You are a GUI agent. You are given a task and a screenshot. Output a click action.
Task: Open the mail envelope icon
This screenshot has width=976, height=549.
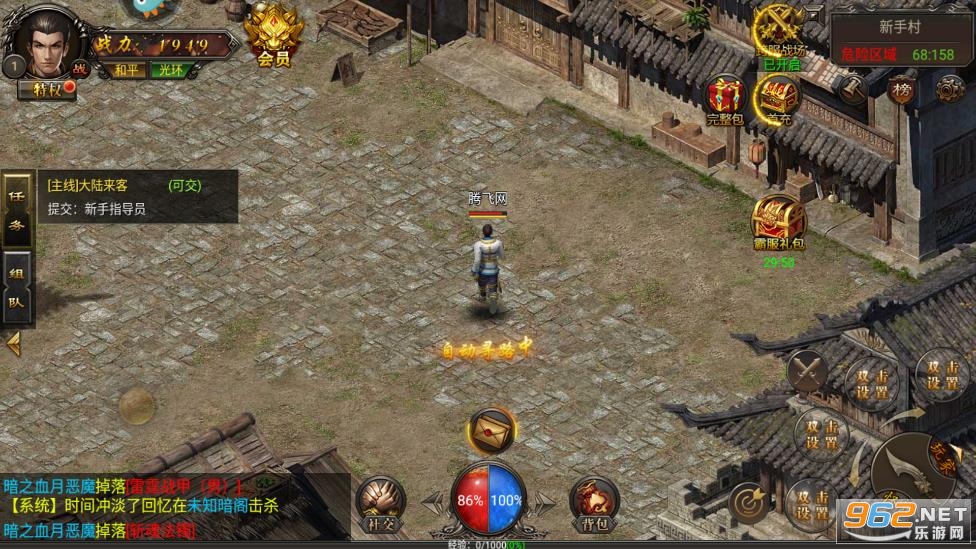pos(491,430)
